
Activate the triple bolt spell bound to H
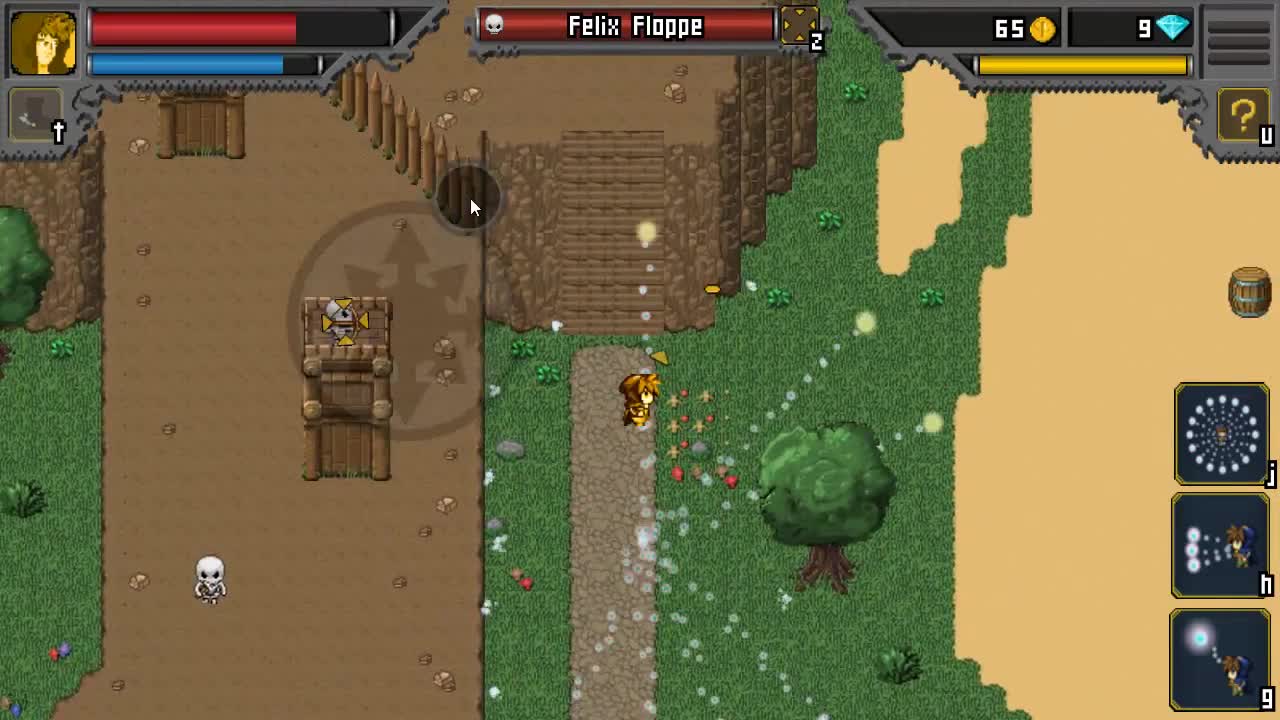pyautogui.click(x=1220, y=545)
